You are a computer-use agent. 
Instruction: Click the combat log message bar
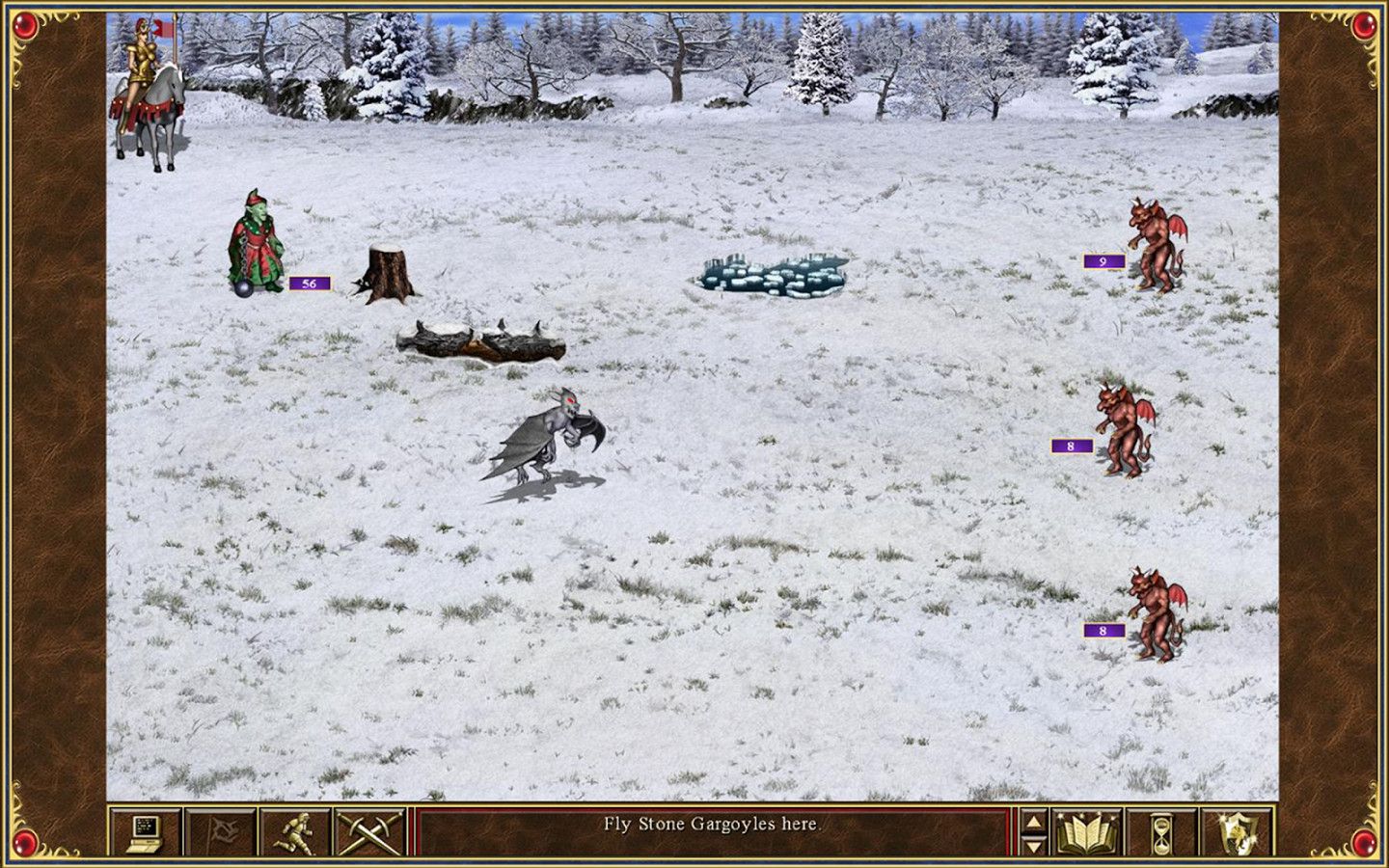(712, 825)
